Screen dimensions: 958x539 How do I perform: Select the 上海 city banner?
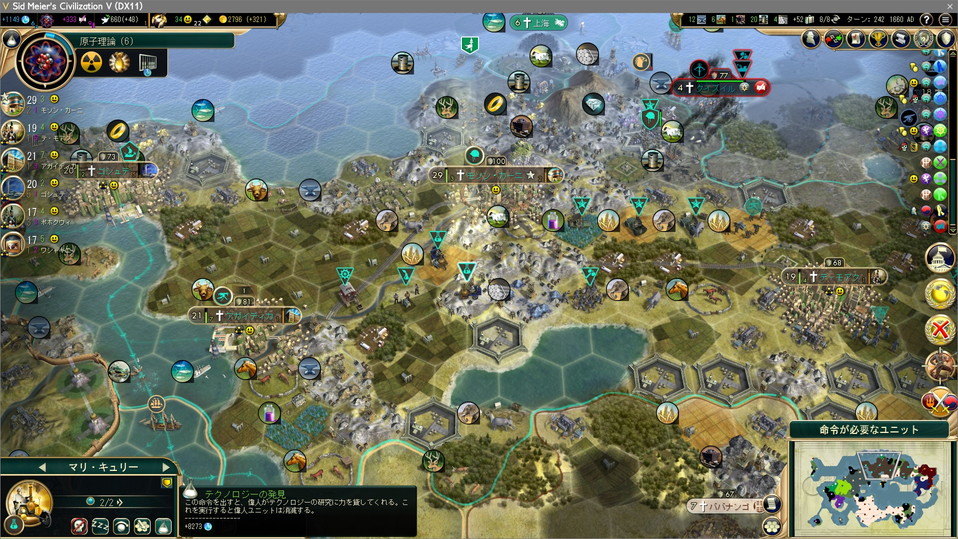click(x=539, y=22)
